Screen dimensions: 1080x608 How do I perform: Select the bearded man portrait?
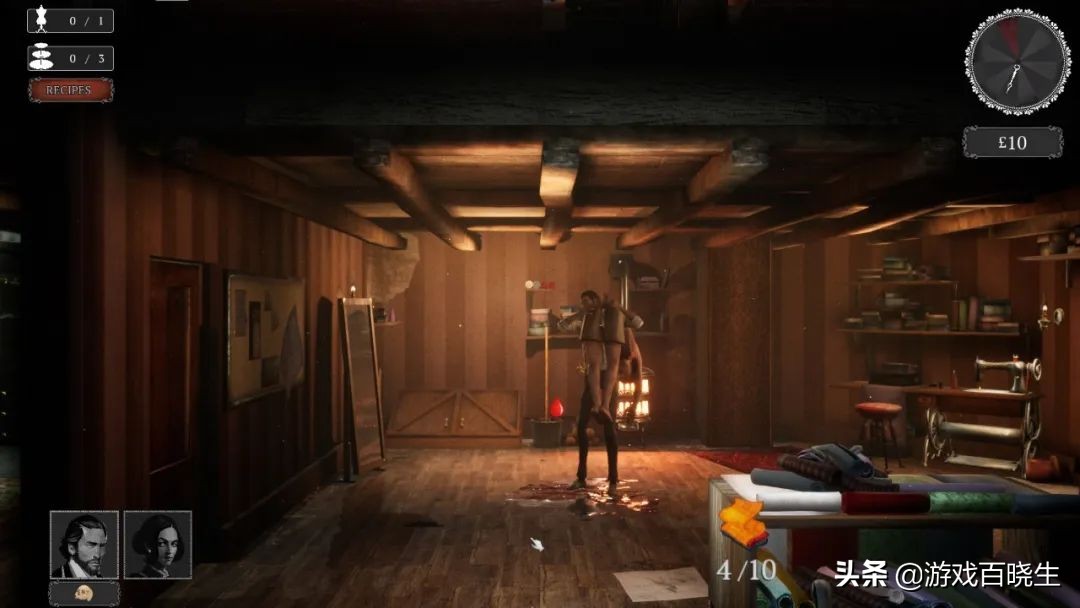click(x=84, y=545)
